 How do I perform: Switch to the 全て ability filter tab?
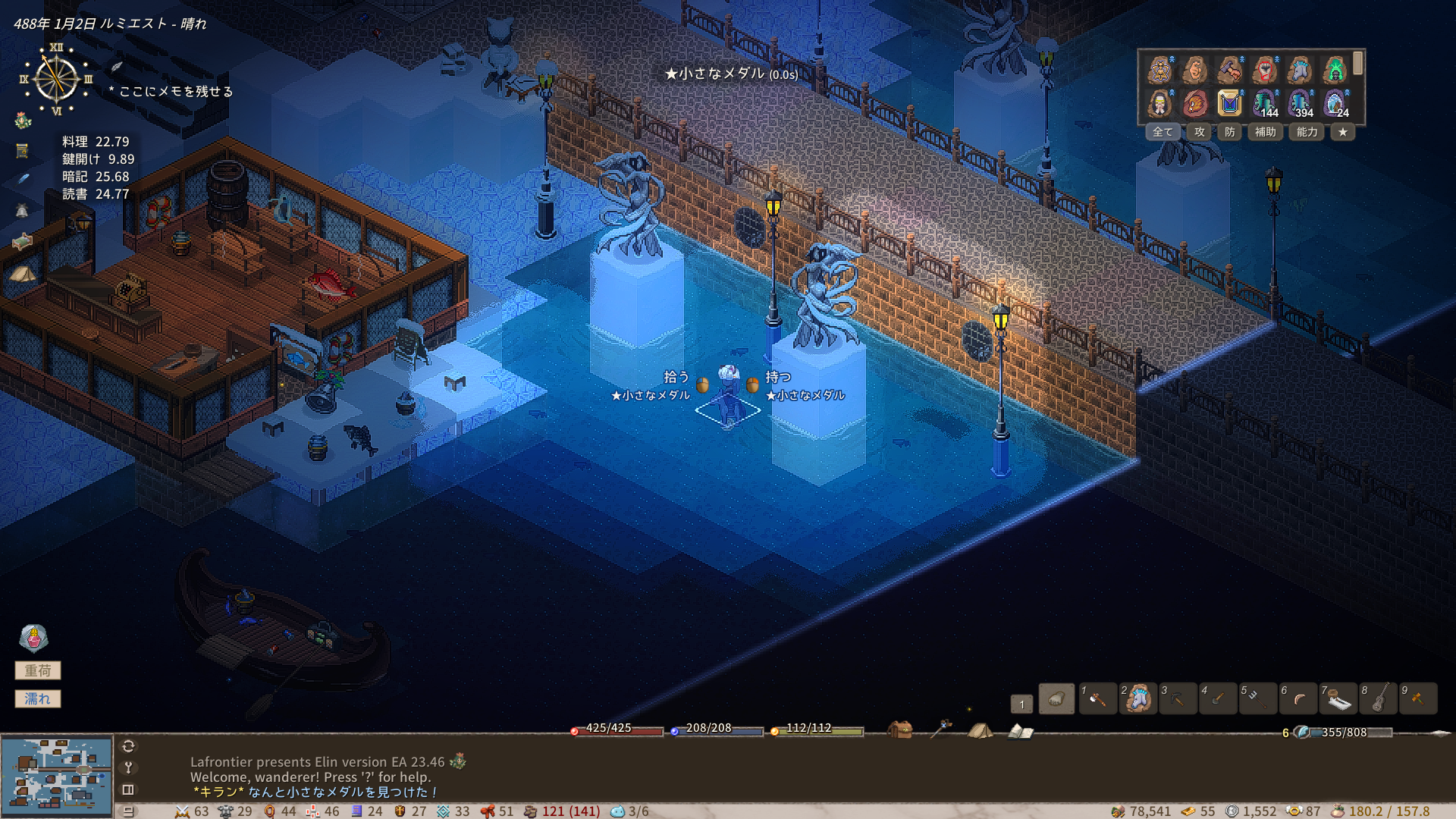point(1162,132)
